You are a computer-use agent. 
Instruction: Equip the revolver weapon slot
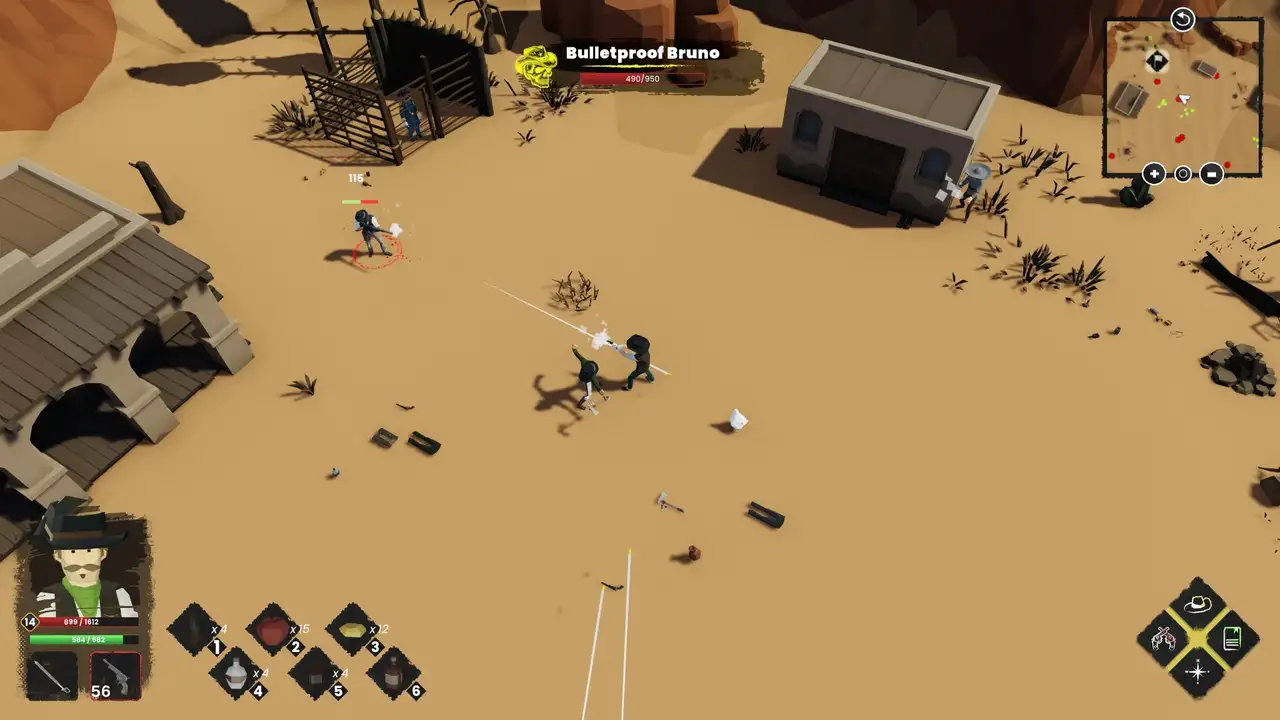point(116,676)
